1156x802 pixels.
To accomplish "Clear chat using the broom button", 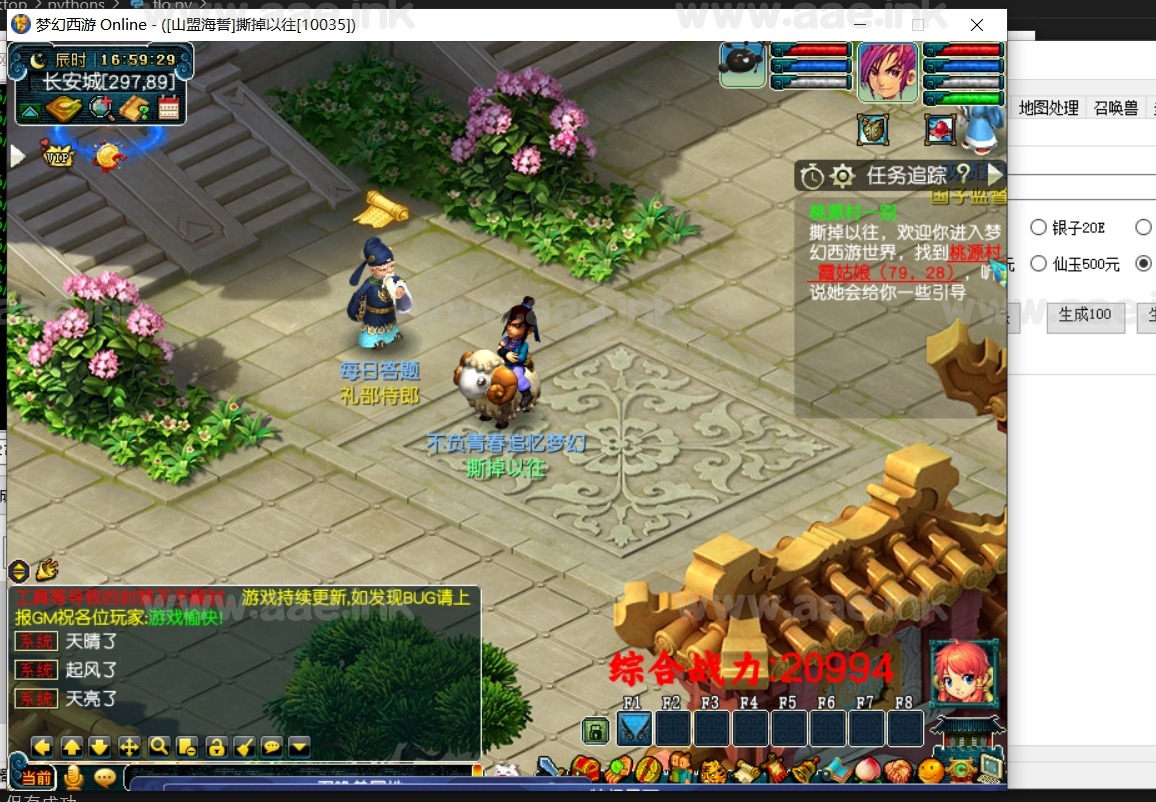I will (243, 746).
